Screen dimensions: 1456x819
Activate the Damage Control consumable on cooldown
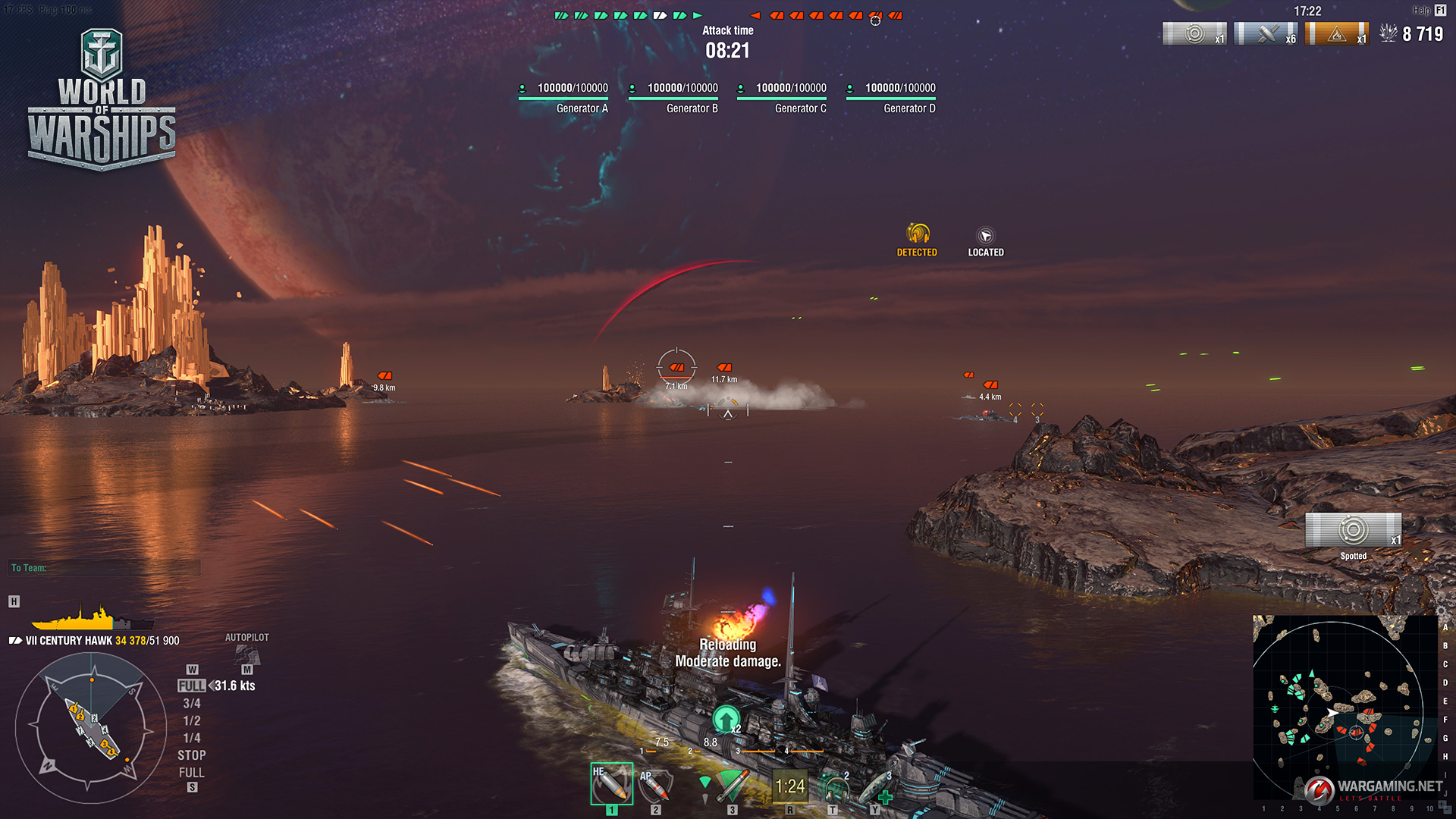click(789, 786)
